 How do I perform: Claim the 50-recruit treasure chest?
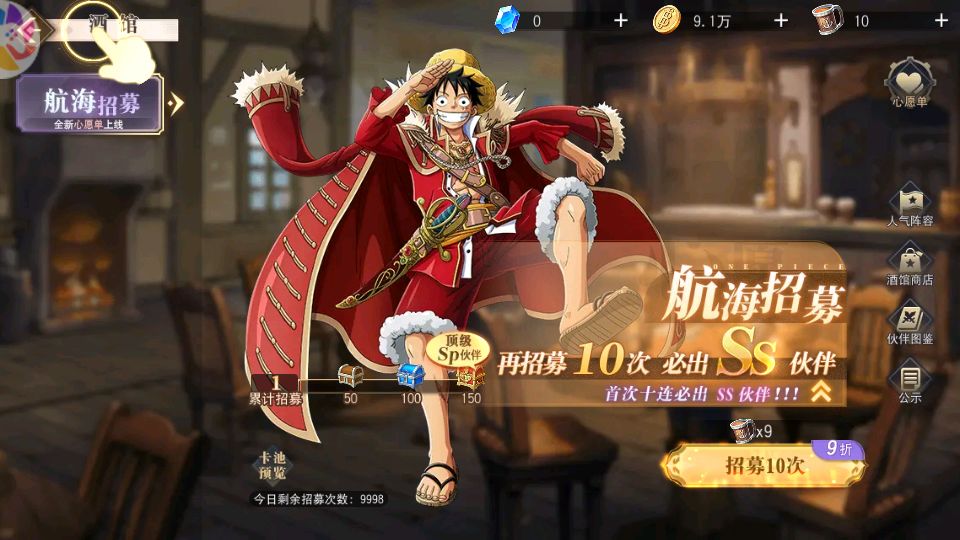click(350, 378)
